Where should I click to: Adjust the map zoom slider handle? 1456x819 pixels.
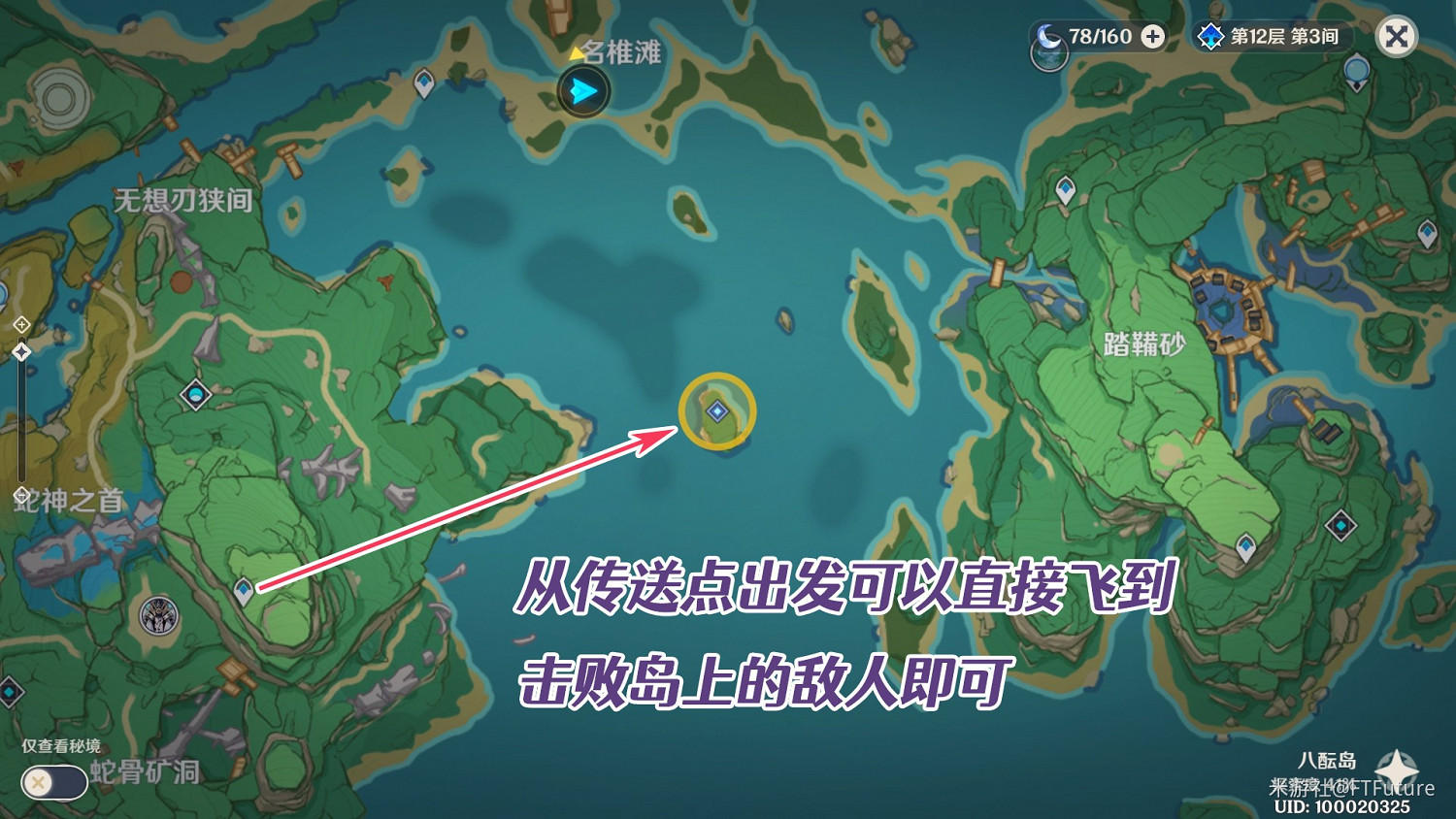(x=21, y=349)
